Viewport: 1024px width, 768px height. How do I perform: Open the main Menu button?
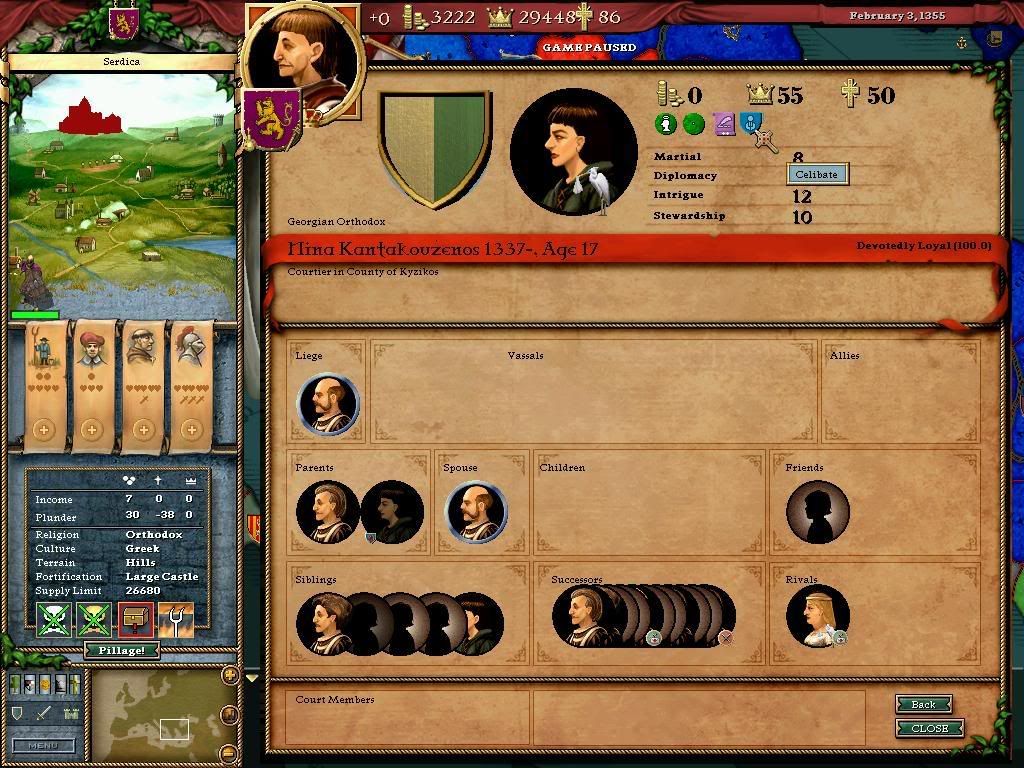43,745
